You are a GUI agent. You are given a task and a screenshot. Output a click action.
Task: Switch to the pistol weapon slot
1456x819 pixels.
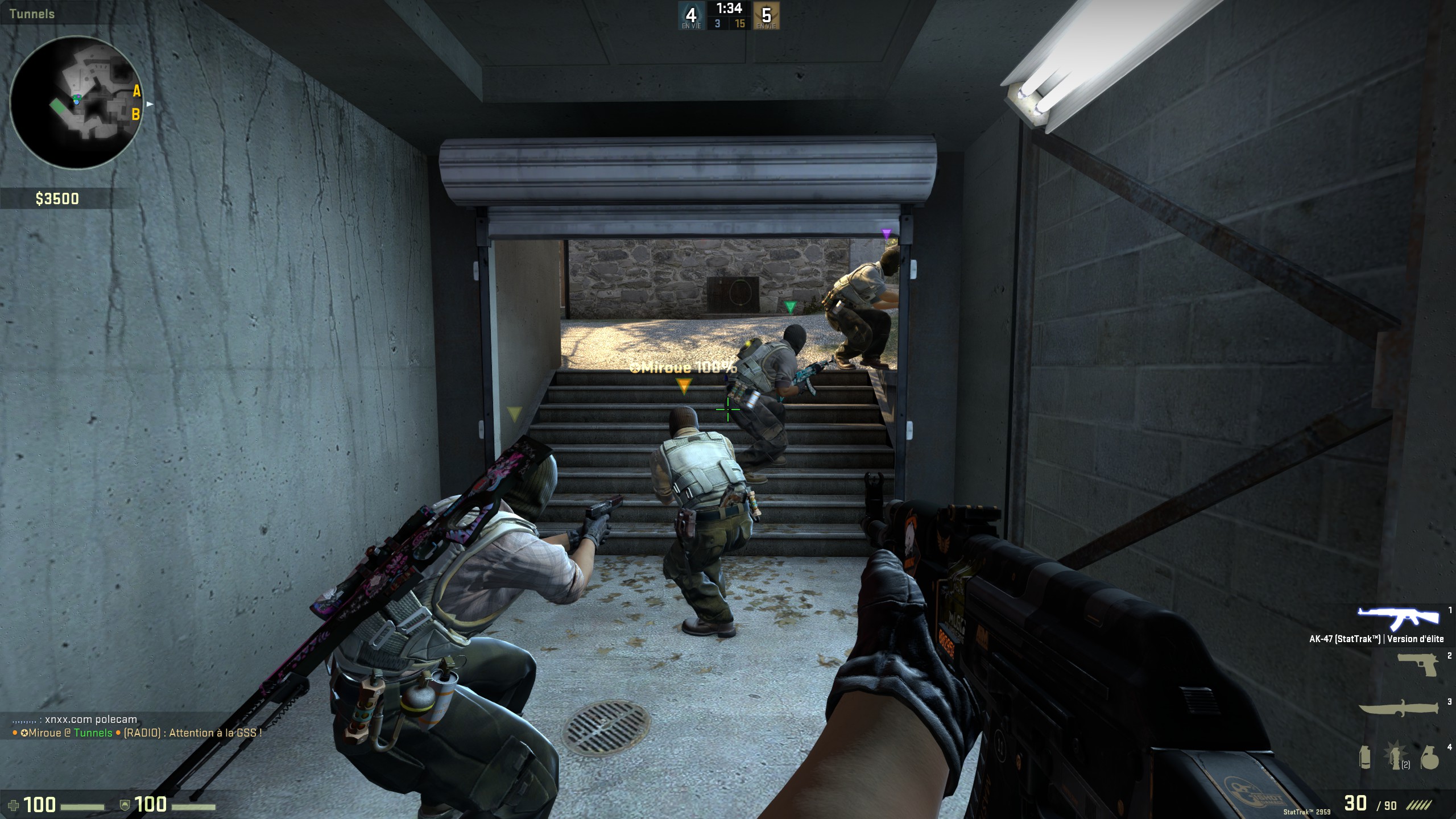point(1417,665)
